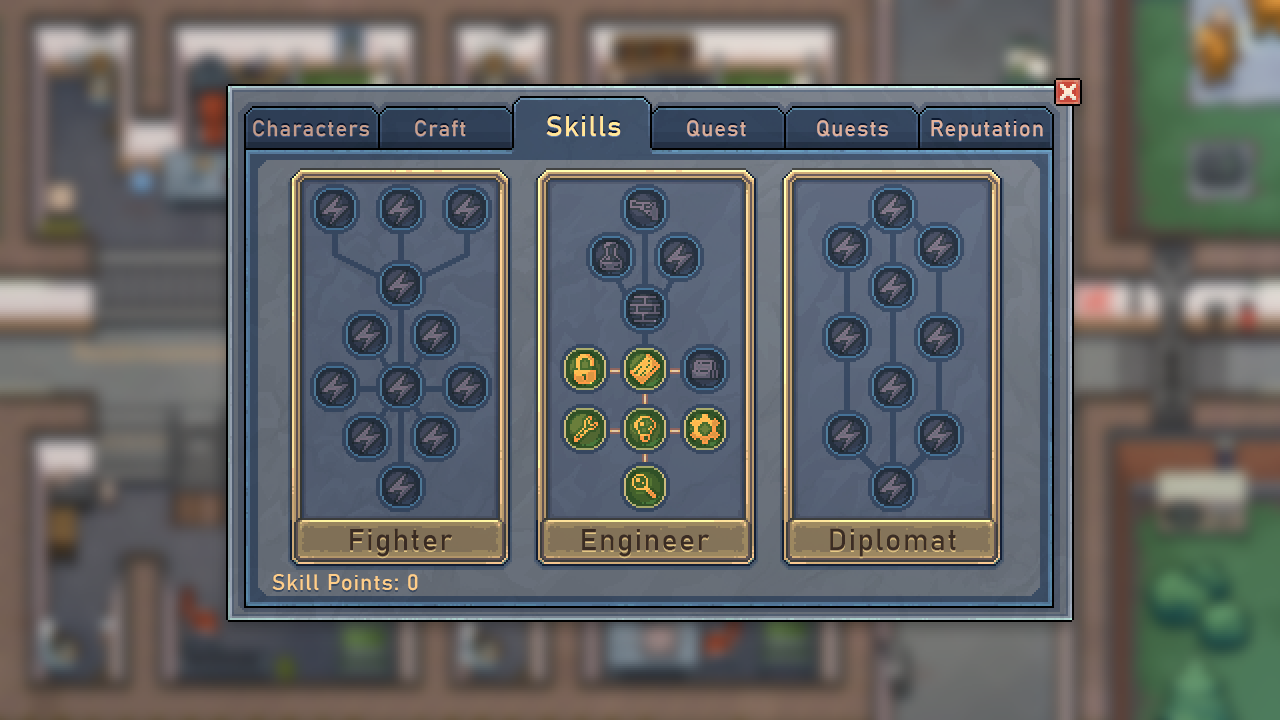Click the unlocked padlock skill icon
The image size is (1280, 720).
coord(586,369)
